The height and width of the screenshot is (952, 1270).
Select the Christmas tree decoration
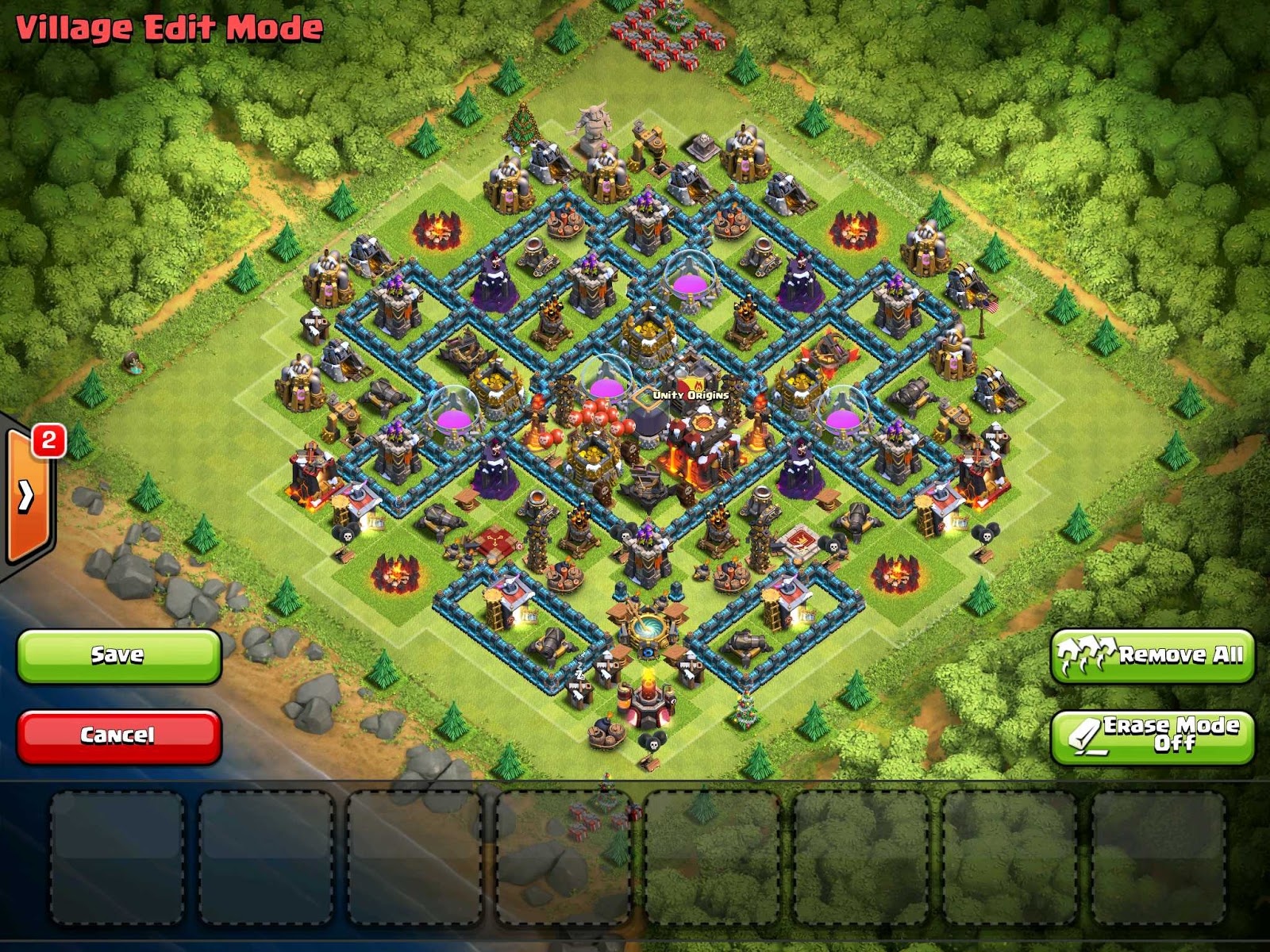tap(524, 131)
